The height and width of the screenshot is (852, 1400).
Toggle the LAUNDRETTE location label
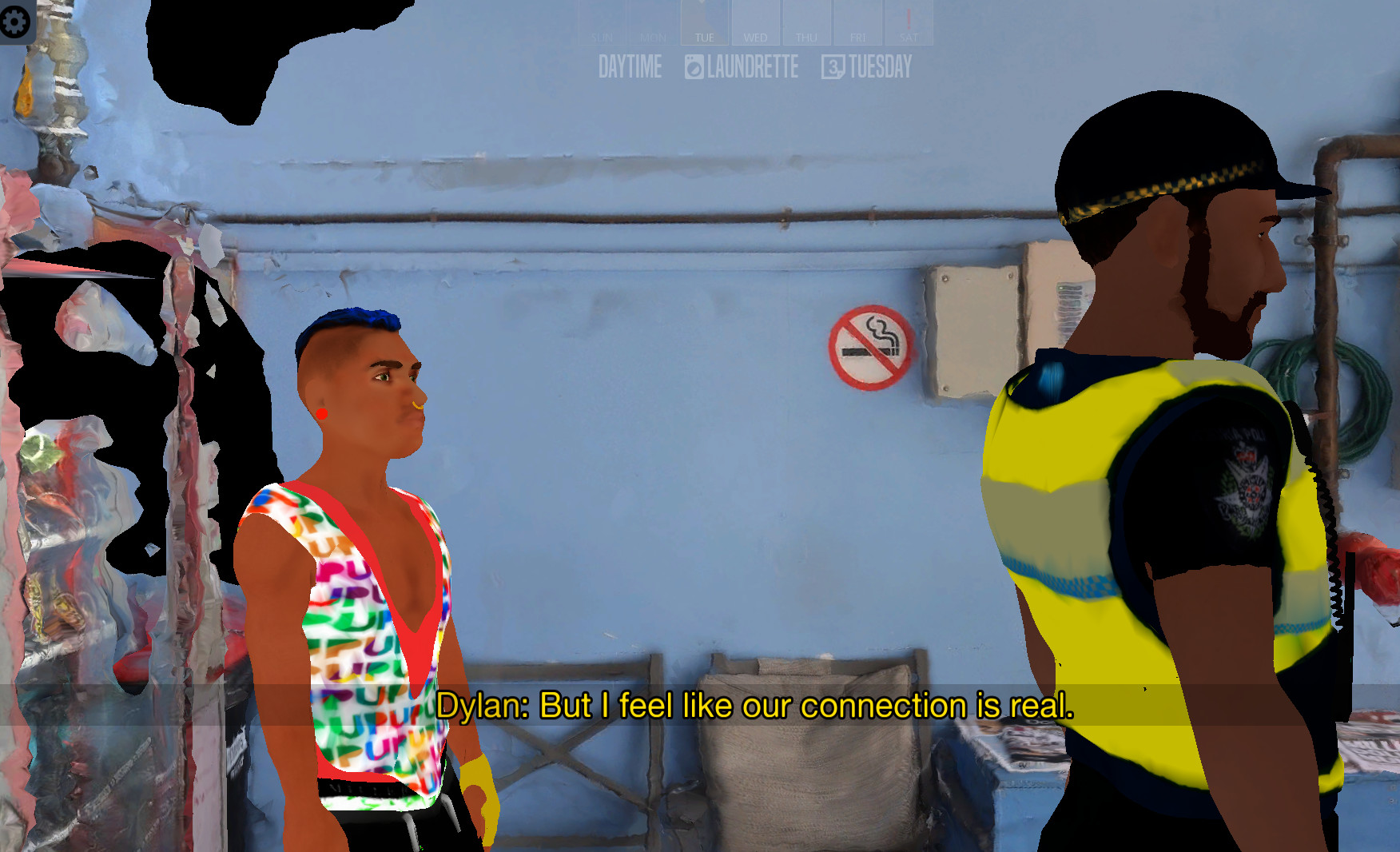coord(751,68)
